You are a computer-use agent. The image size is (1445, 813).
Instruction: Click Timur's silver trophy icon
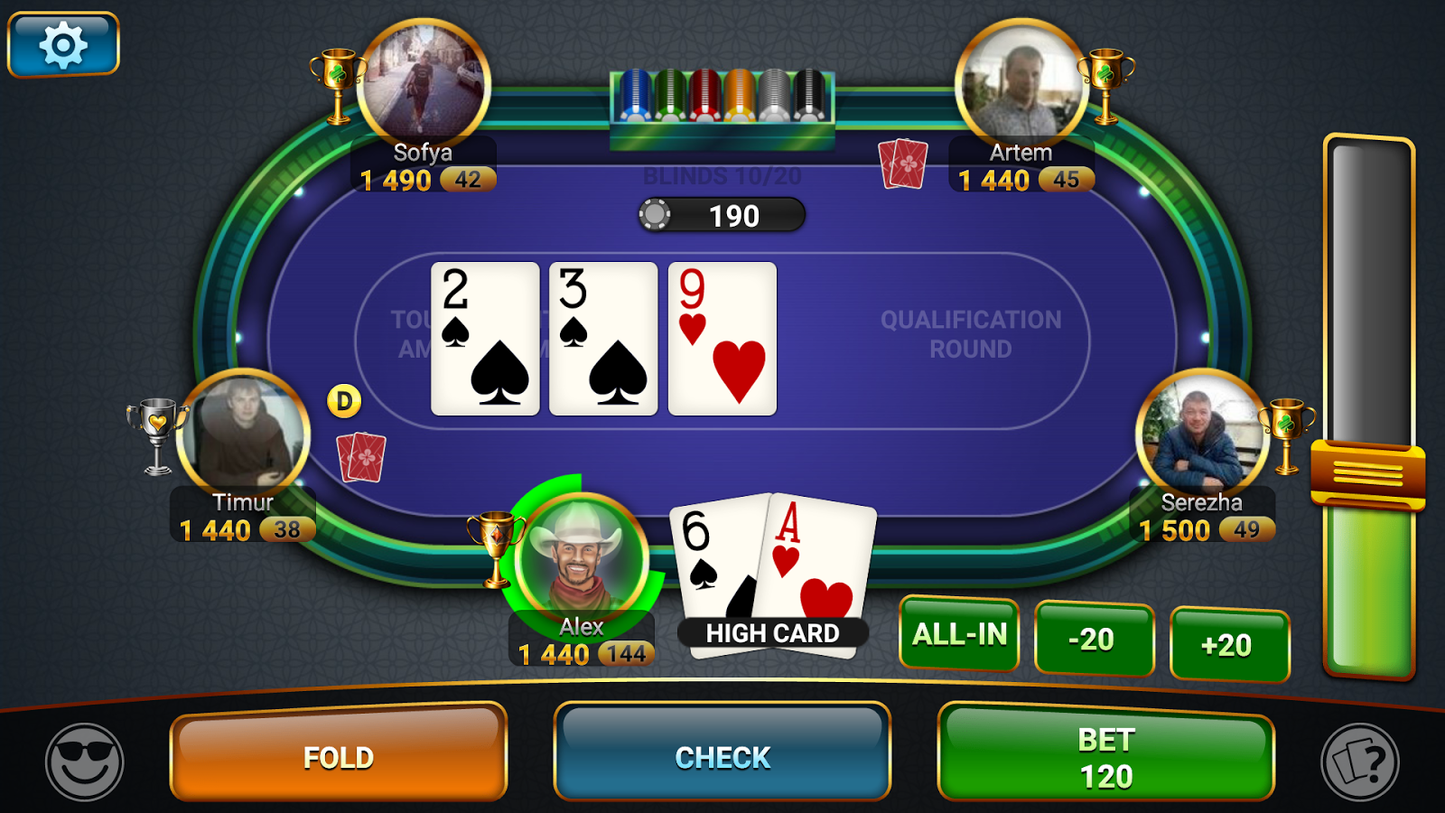[x=155, y=437]
